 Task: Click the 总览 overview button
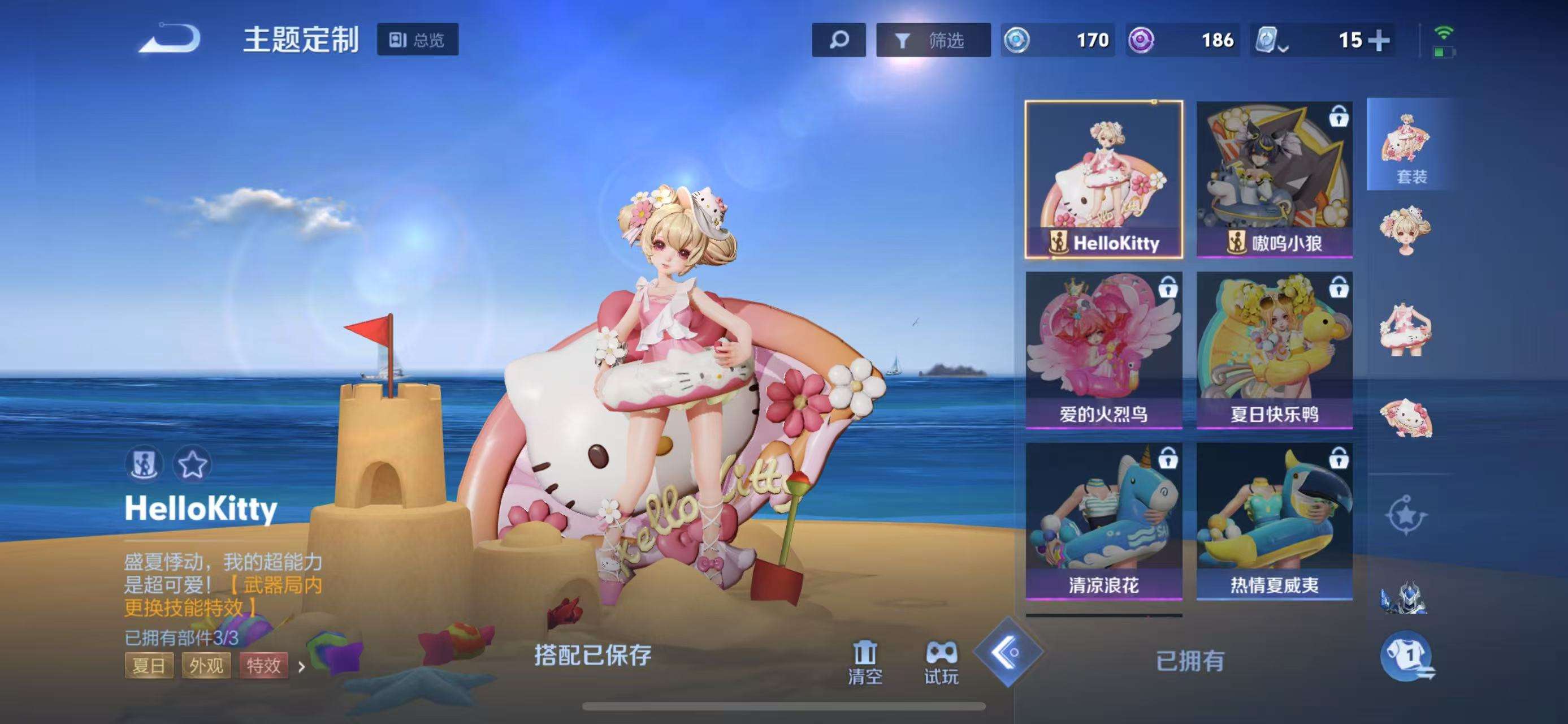(x=418, y=40)
